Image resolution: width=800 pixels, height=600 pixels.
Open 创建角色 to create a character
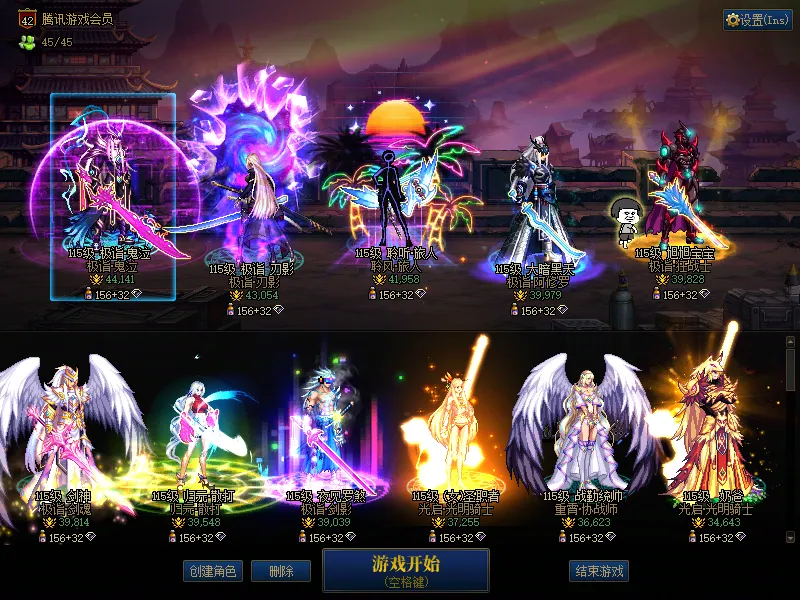point(211,571)
